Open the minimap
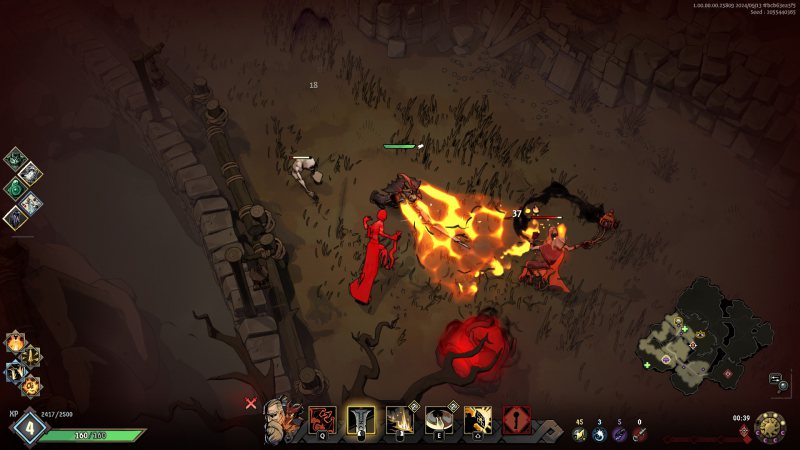800x450 pixels. (701, 335)
